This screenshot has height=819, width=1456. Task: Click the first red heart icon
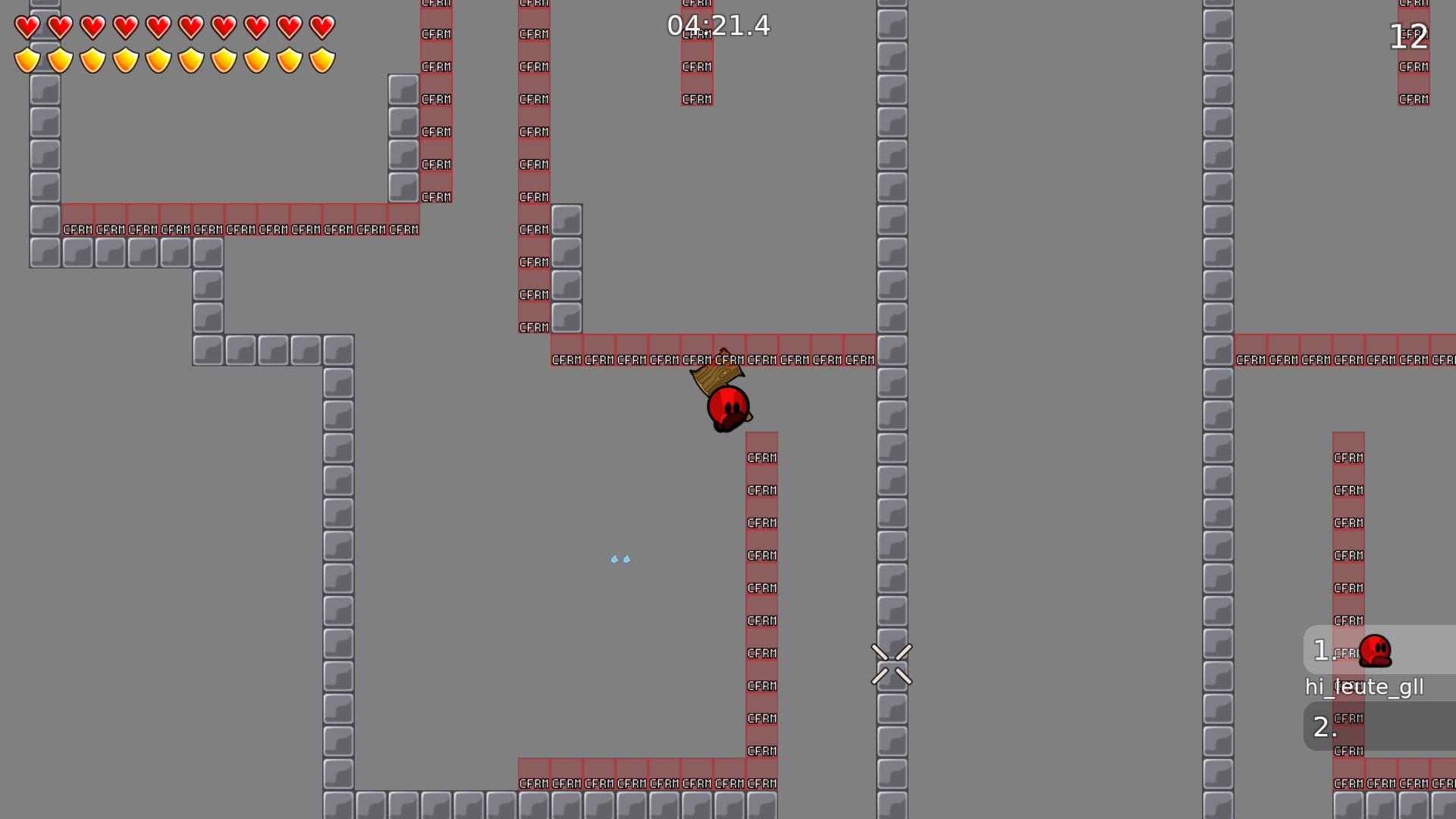tap(27, 27)
